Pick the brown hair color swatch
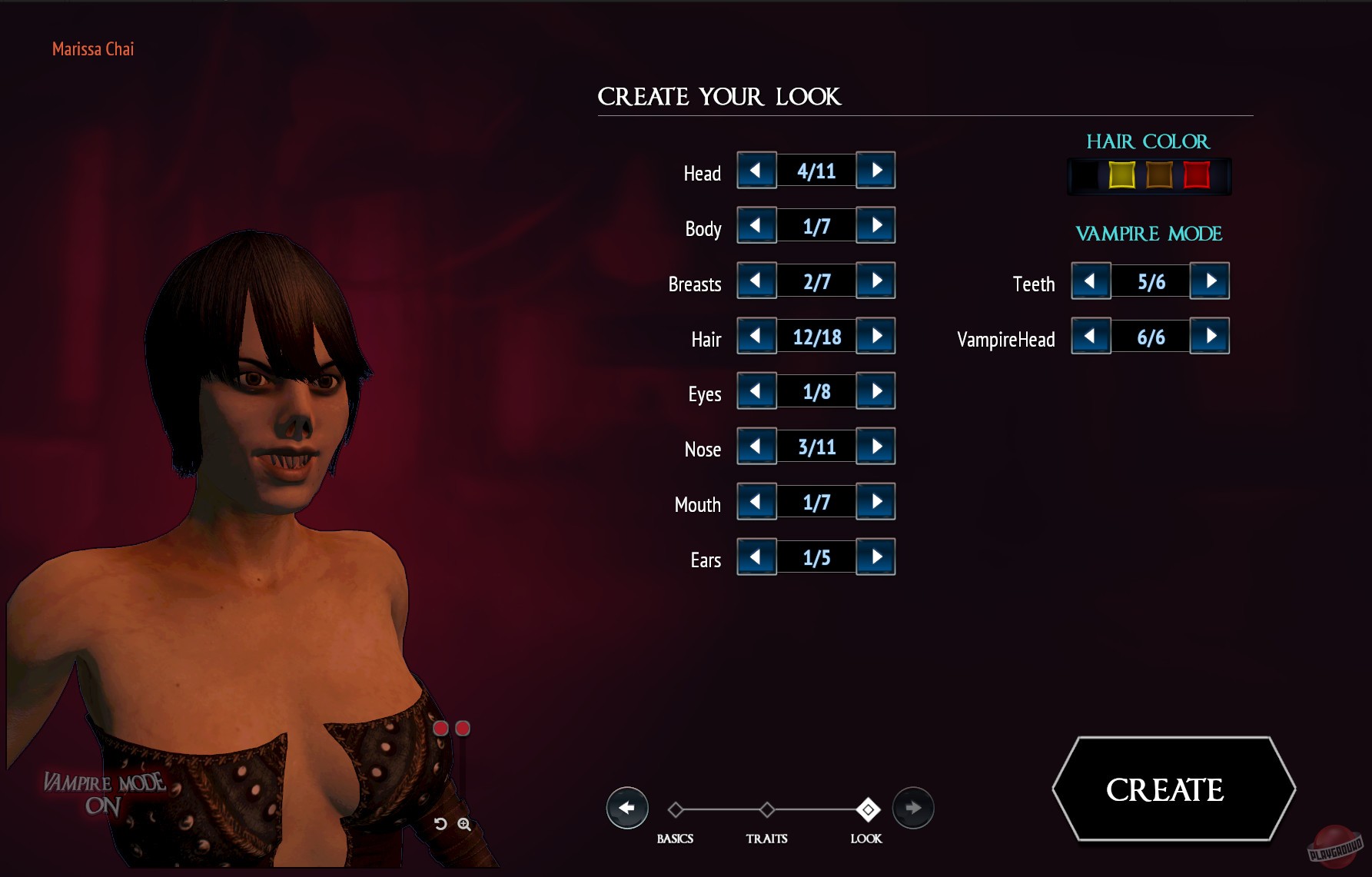This screenshot has height=877, width=1372. click(x=1159, y=175)
